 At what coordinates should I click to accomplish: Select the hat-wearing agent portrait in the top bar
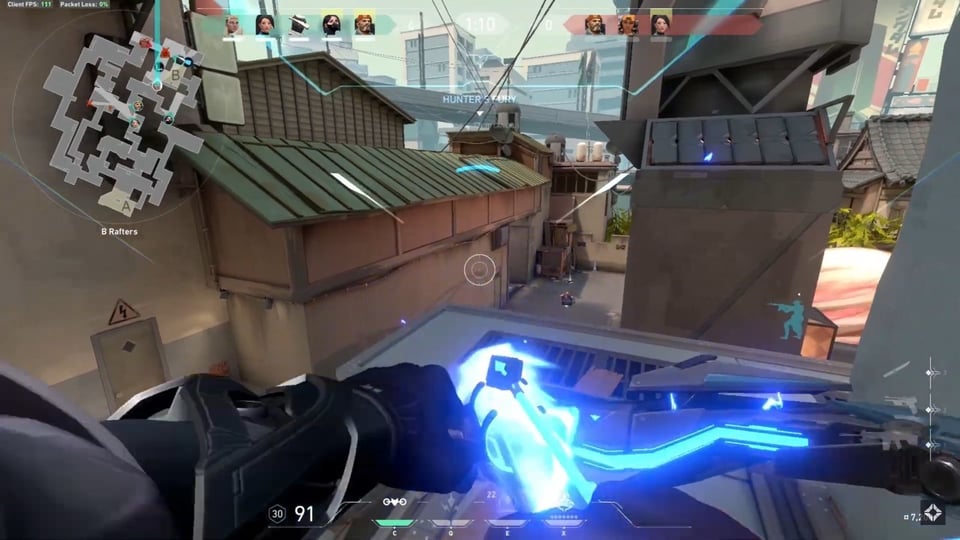tap(298, 25)
